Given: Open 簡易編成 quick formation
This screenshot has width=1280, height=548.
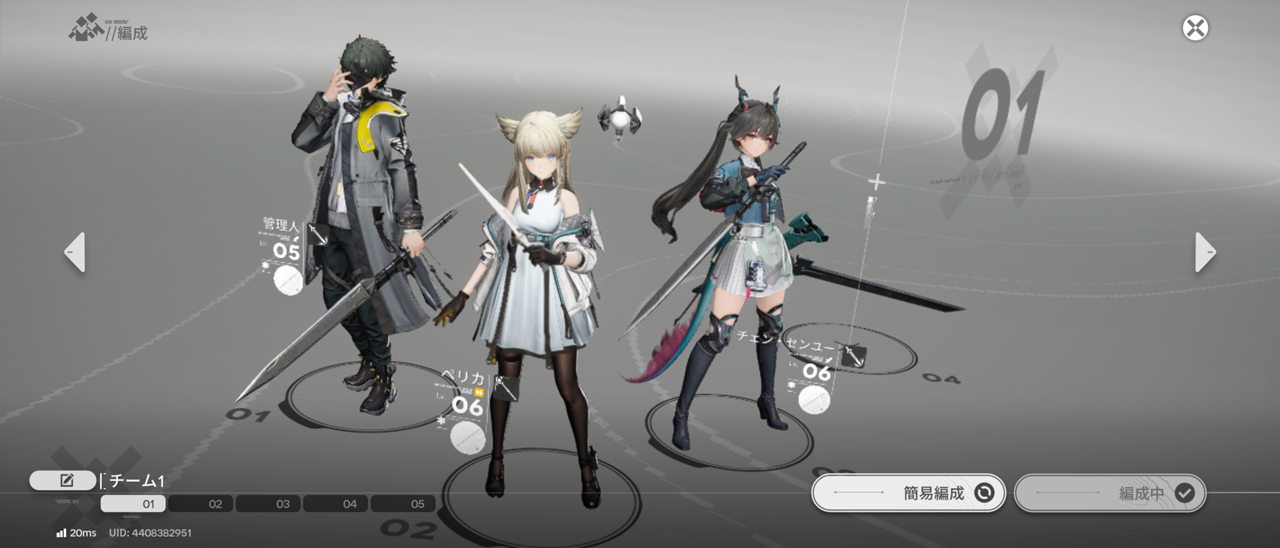Looking at the screenshot, I should (x=908, y=493).
